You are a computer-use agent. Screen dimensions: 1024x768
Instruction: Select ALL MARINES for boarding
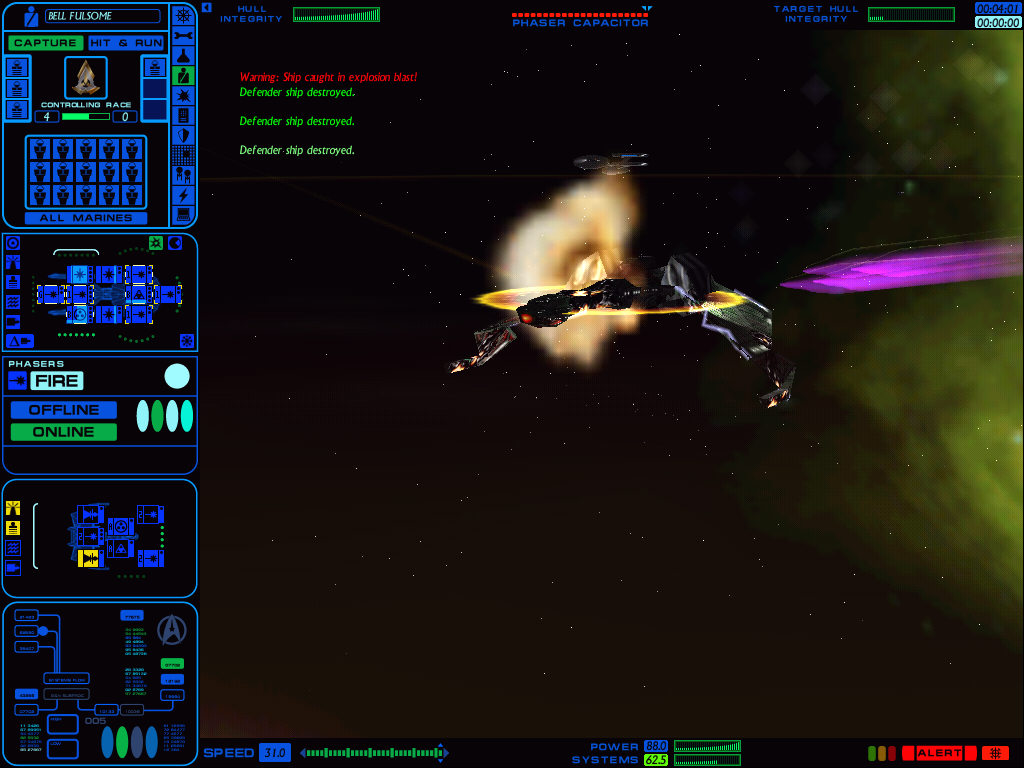coord(86,218)
